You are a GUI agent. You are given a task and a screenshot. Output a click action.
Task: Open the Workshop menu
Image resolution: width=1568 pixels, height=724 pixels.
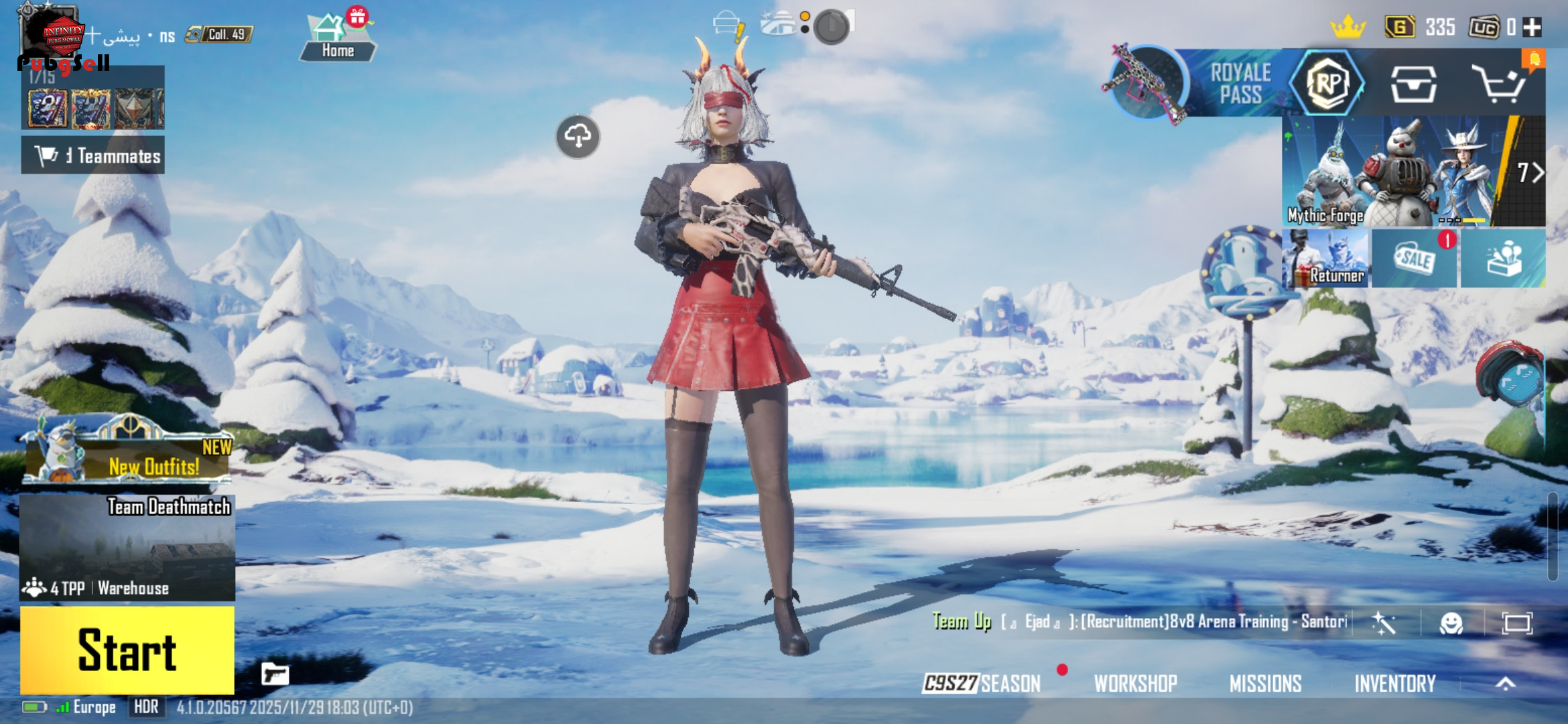point(1136,683)
